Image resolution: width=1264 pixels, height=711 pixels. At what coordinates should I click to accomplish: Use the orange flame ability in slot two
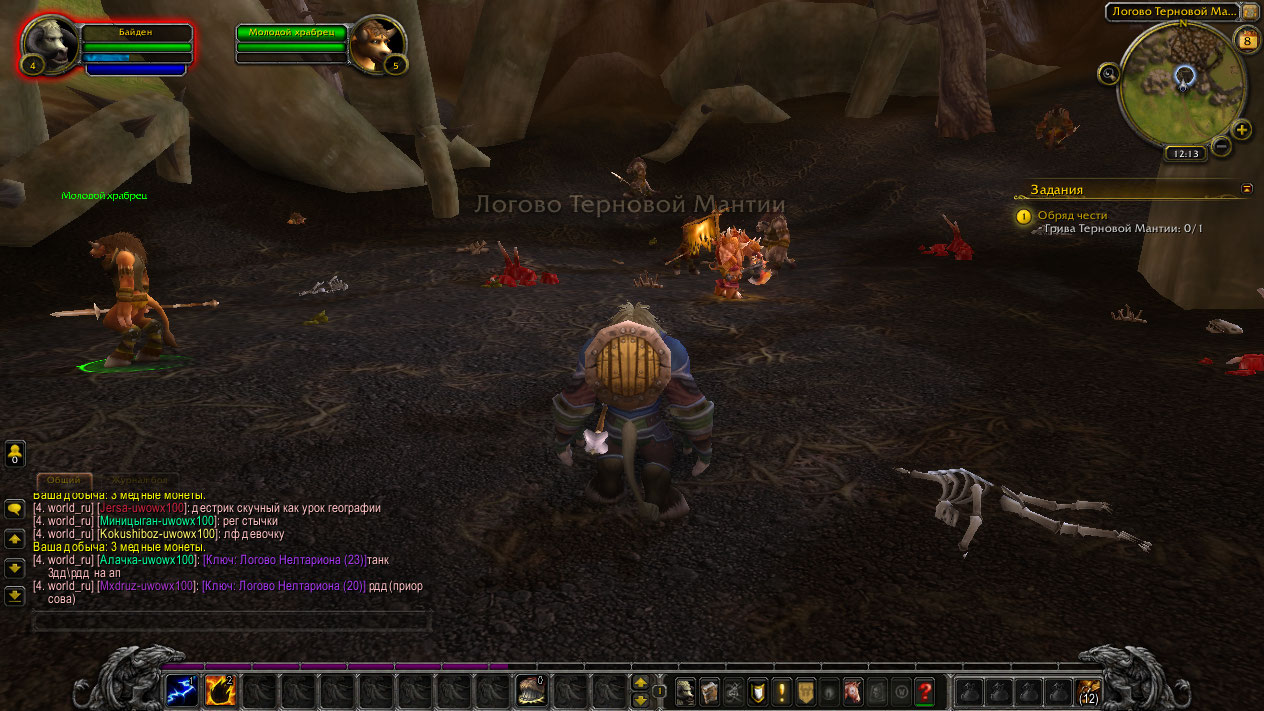tap(220, 690)
